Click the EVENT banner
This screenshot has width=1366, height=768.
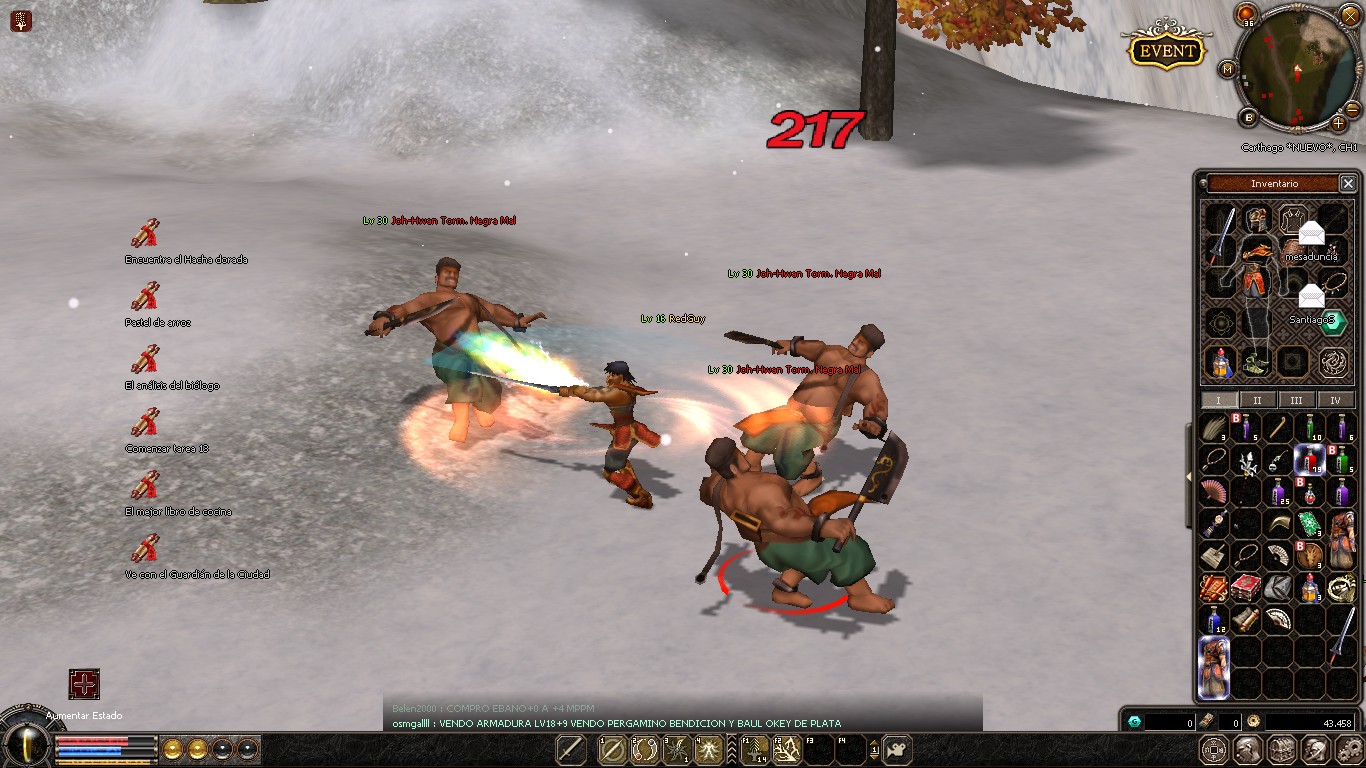pyautogui.click(x=1165, y=50)
